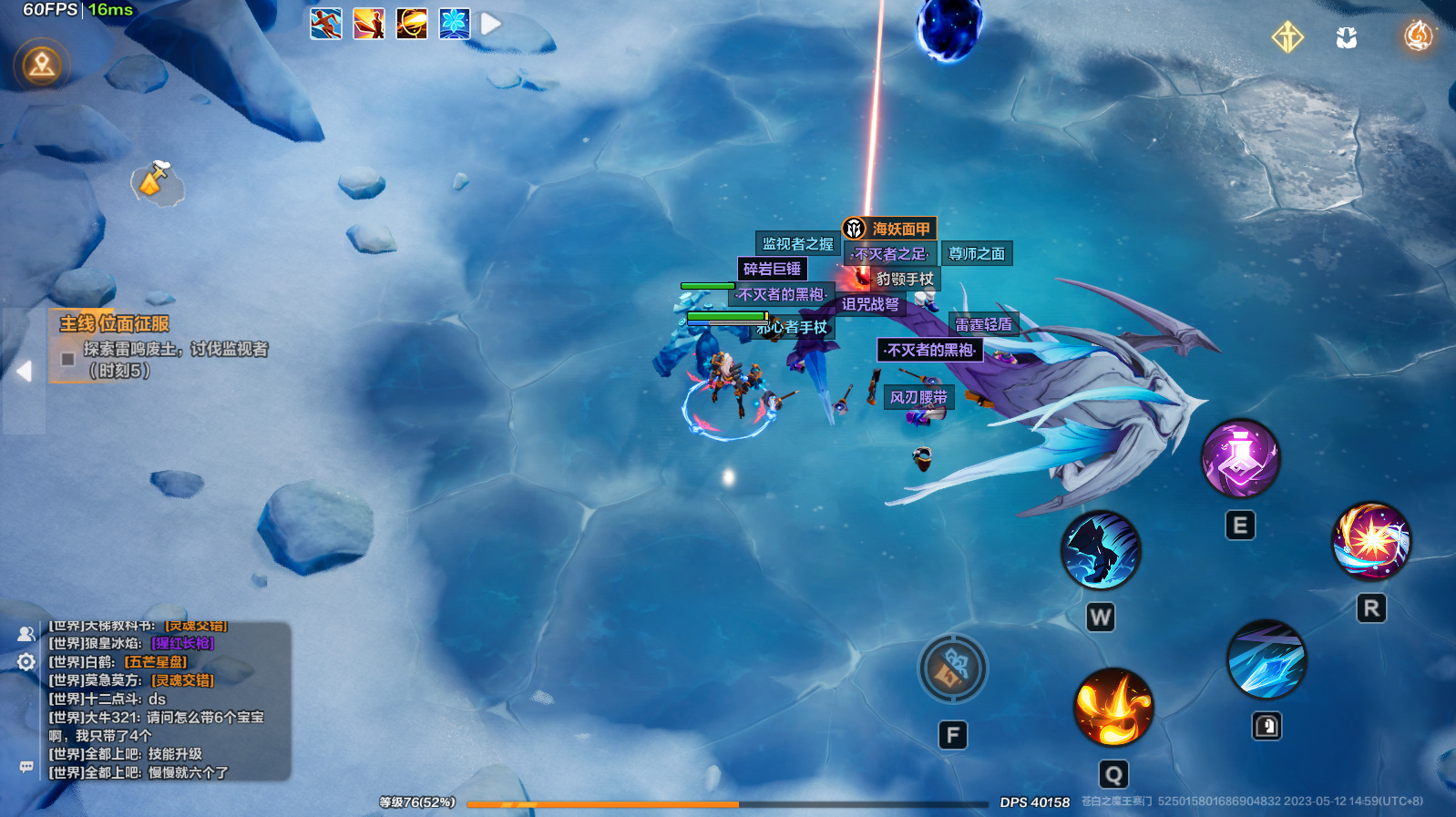Activate the purple potion skill

[1240, 458]
